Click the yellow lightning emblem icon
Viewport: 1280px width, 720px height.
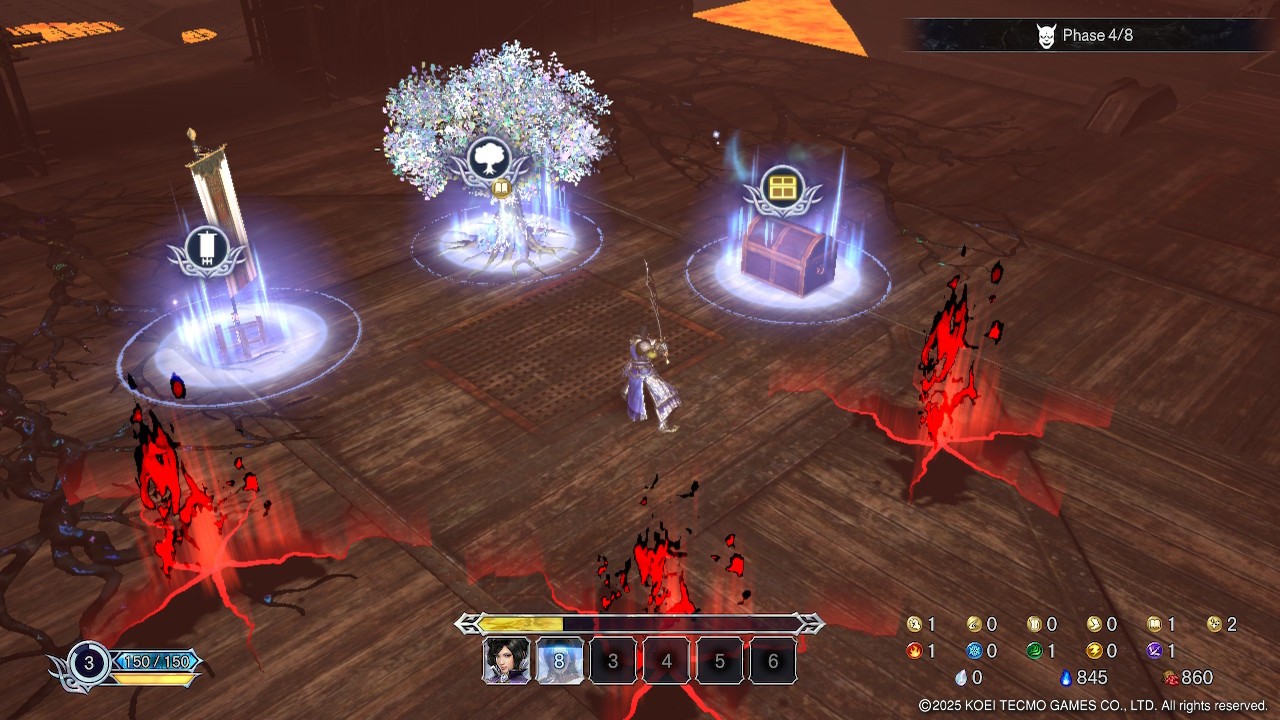tap(1094, 651)
